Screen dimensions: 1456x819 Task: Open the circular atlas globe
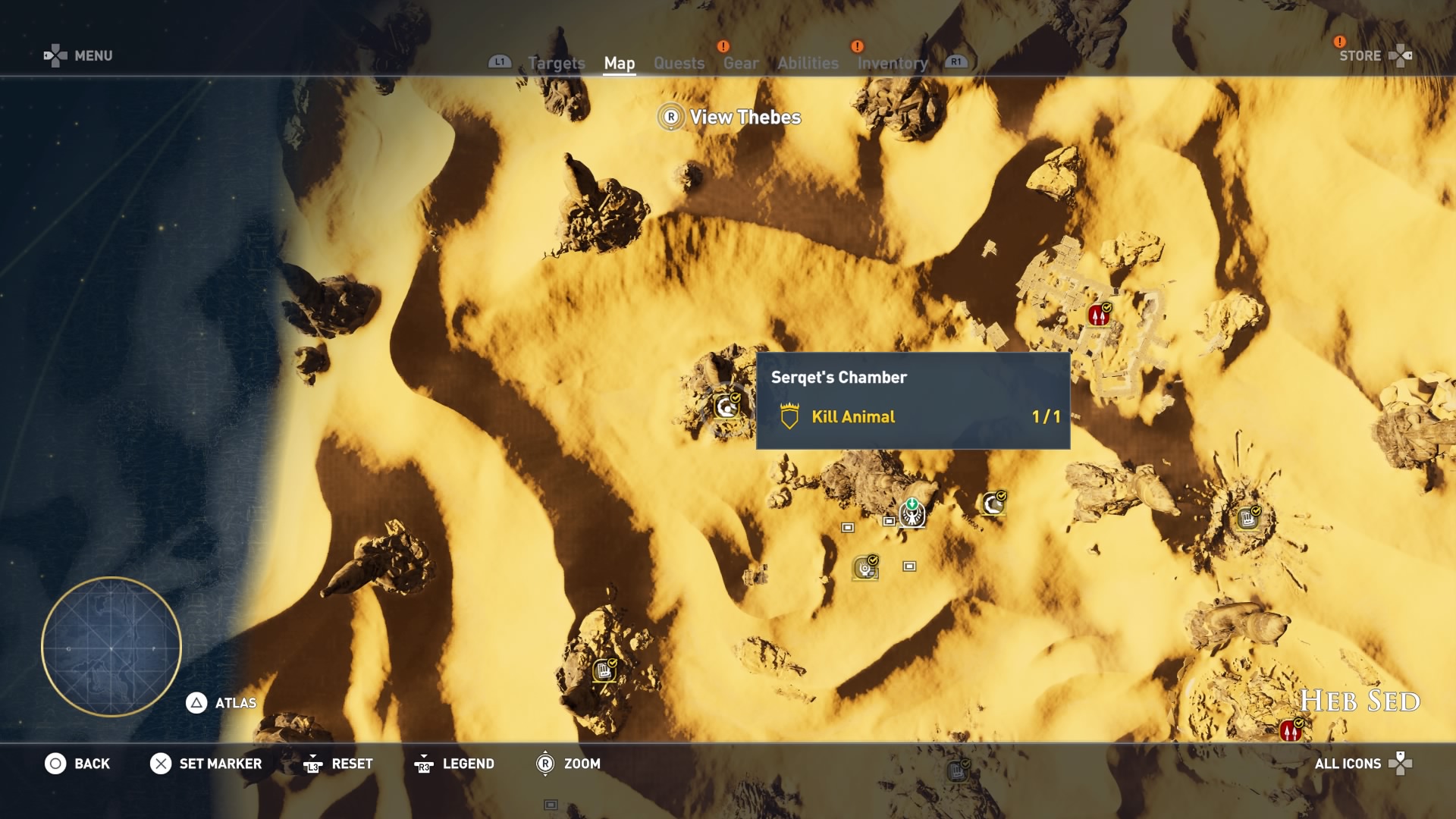point(111,647)
